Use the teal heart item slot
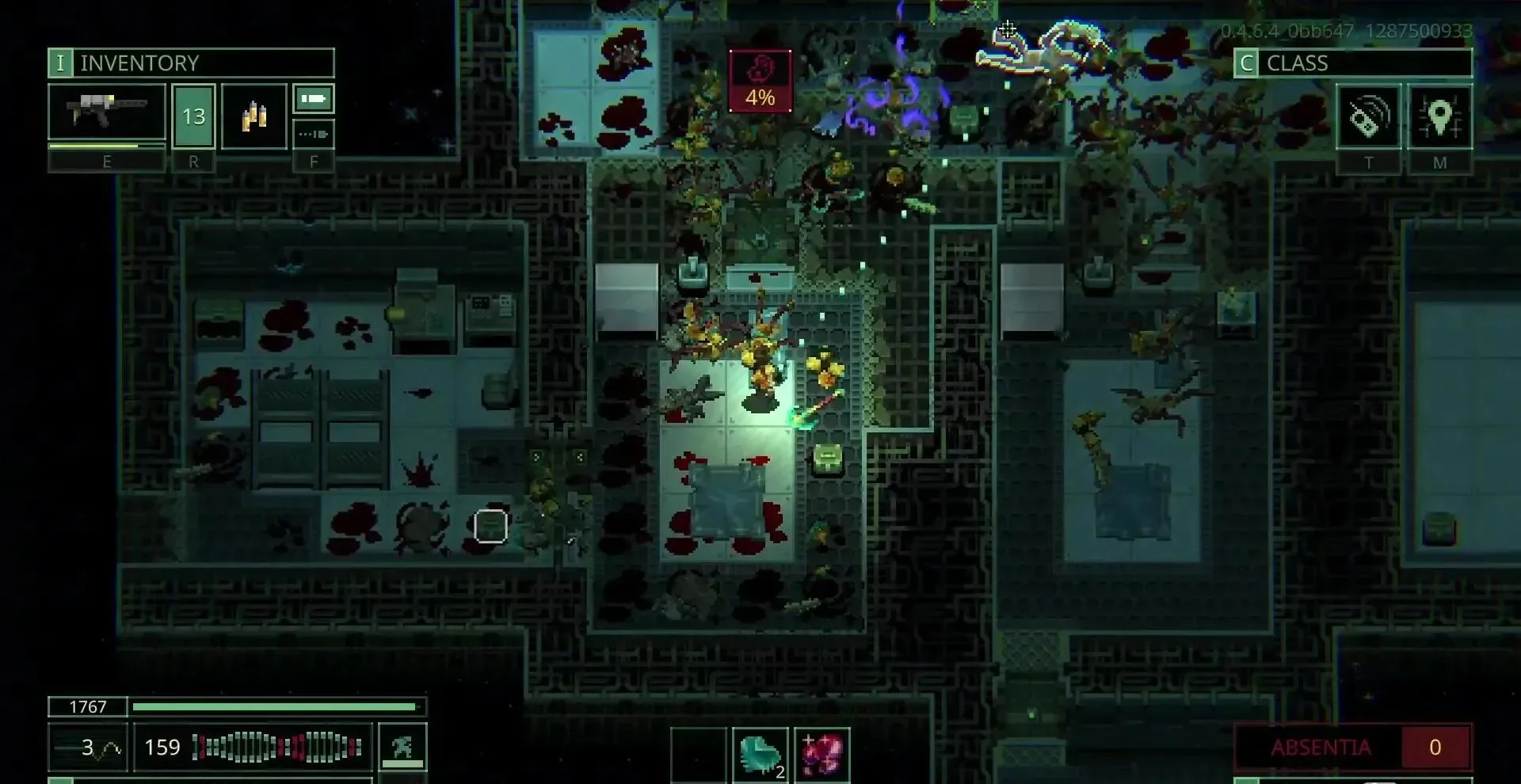 pyautogui.click(x=760, y=754)
